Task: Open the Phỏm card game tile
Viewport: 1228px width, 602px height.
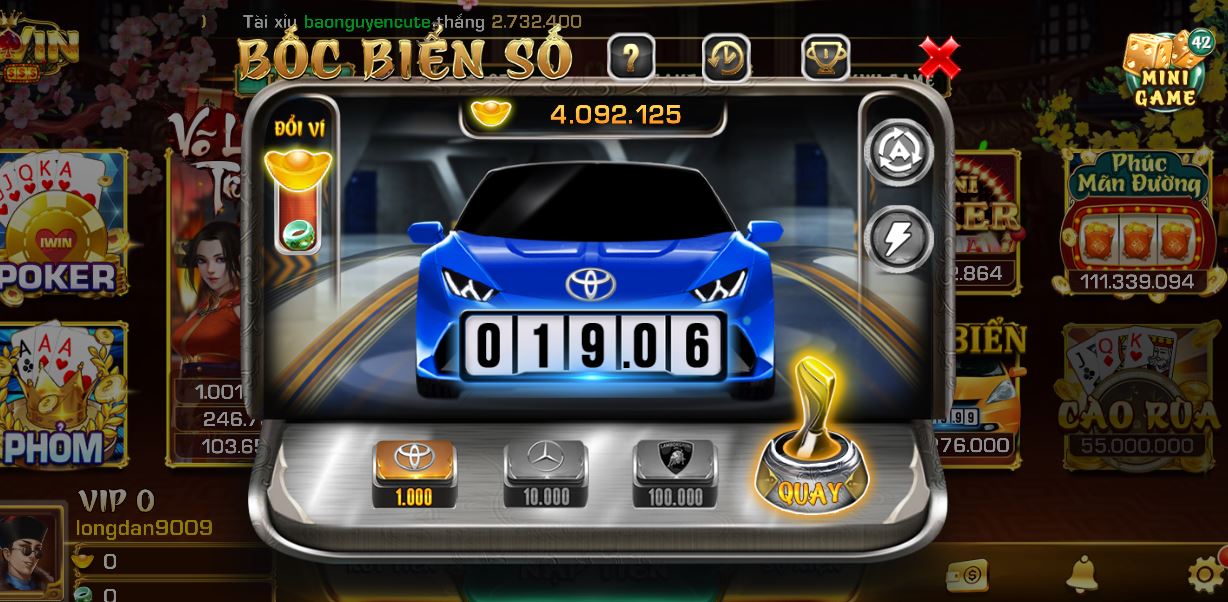Action: [x=62, y=395]
